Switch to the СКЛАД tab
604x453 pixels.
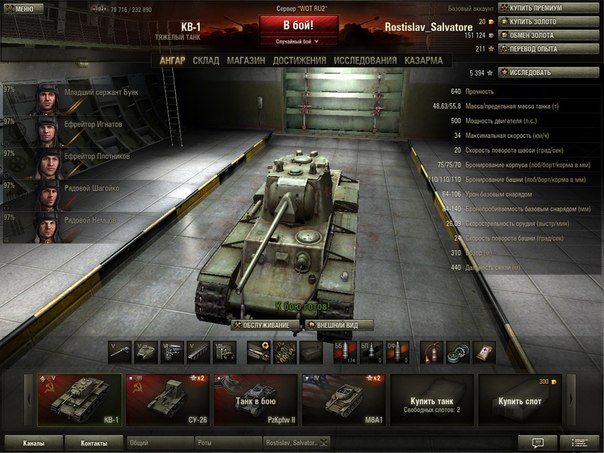pyautogui.click(x=206, y=61)
